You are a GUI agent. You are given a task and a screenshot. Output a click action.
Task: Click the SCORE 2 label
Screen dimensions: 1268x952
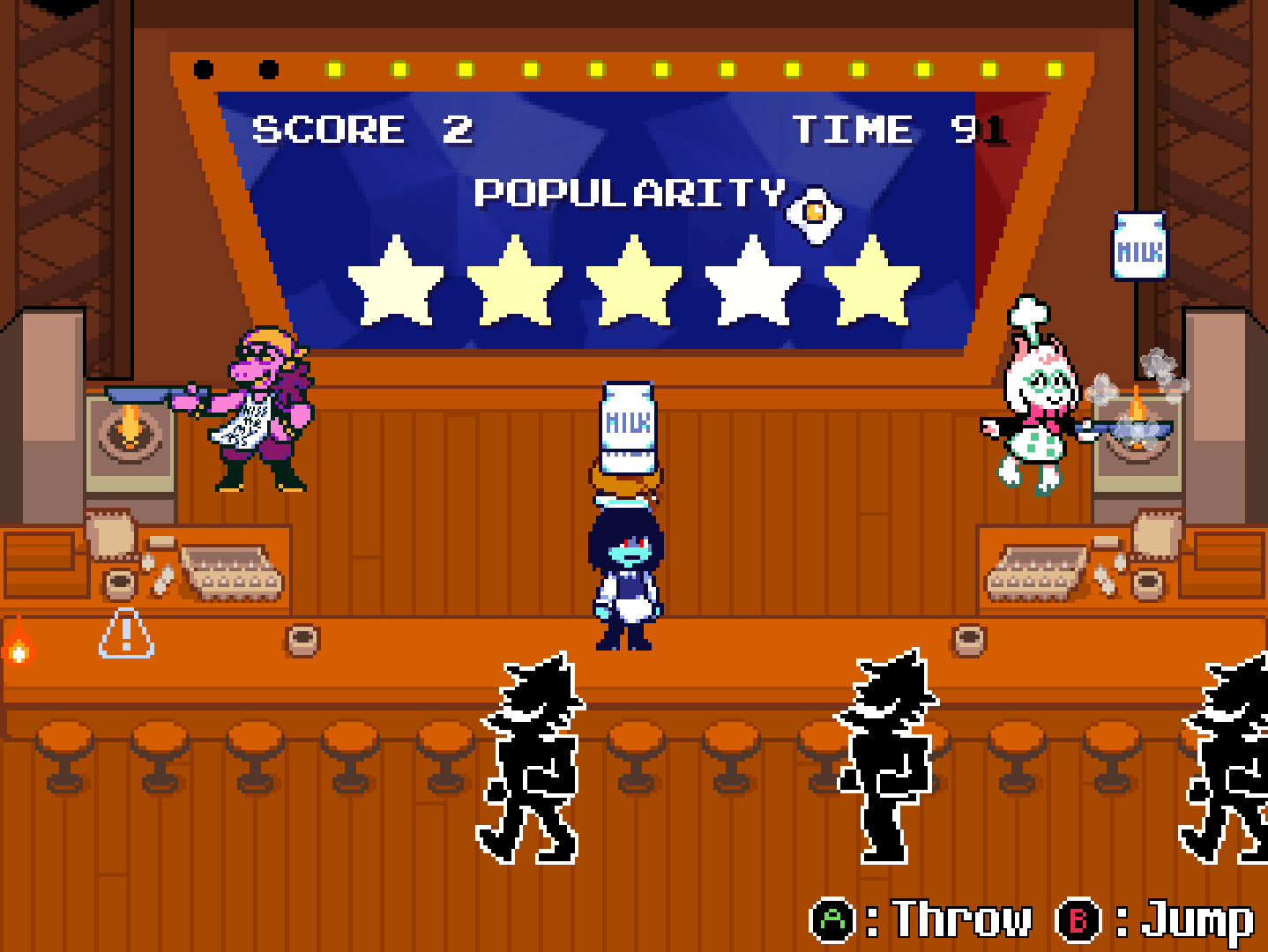(362, 129)
